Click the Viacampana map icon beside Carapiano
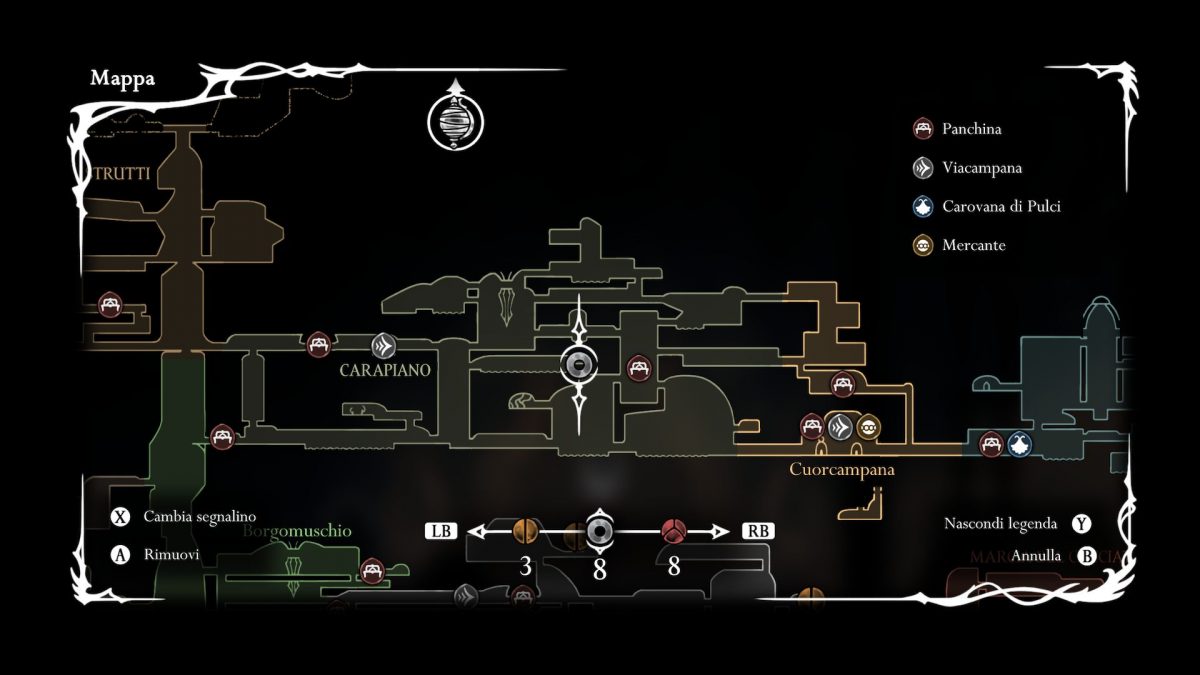Screen dimensions: 1200x675 383,346
